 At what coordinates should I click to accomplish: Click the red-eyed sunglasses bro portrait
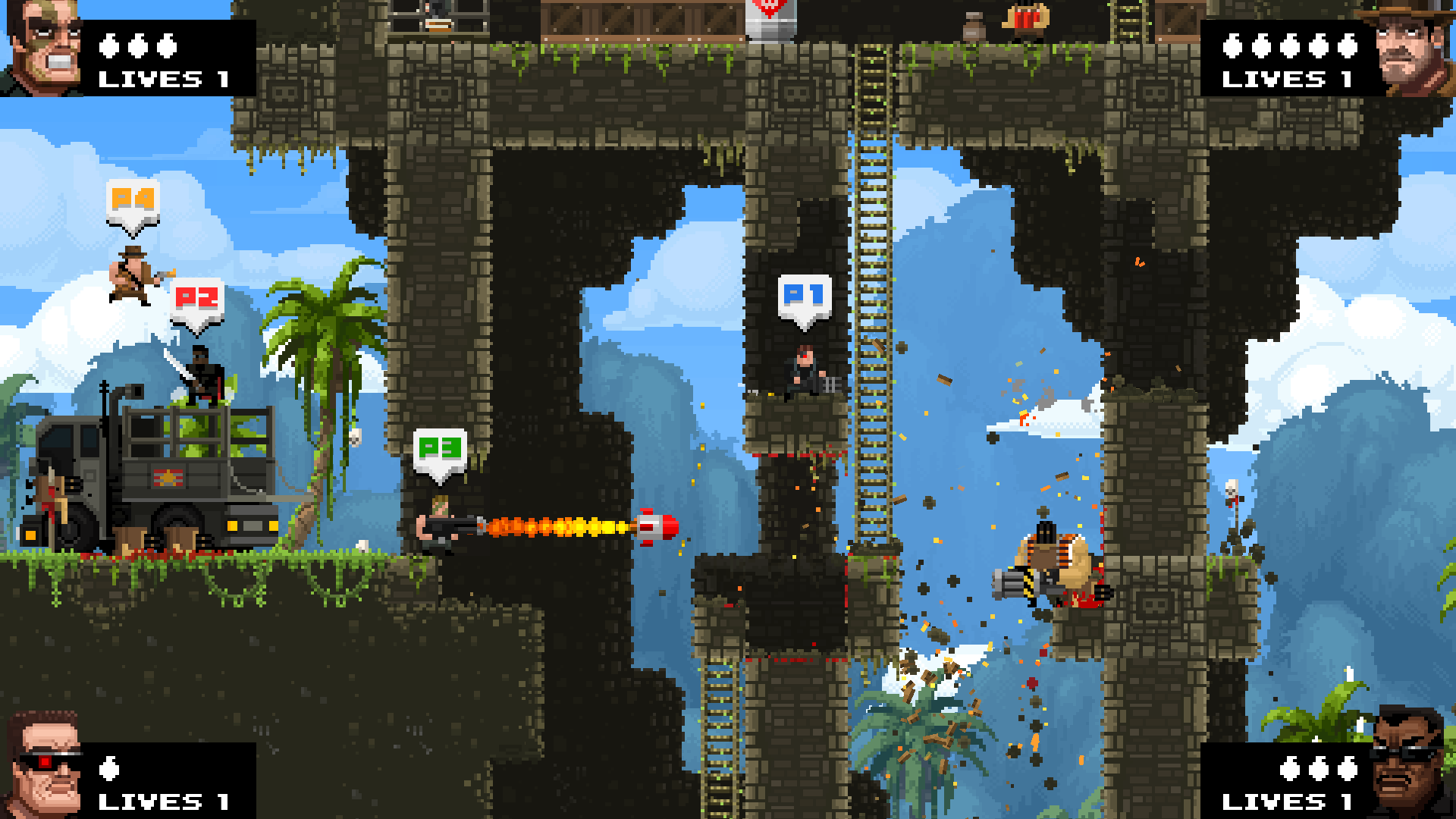[44, 767]
